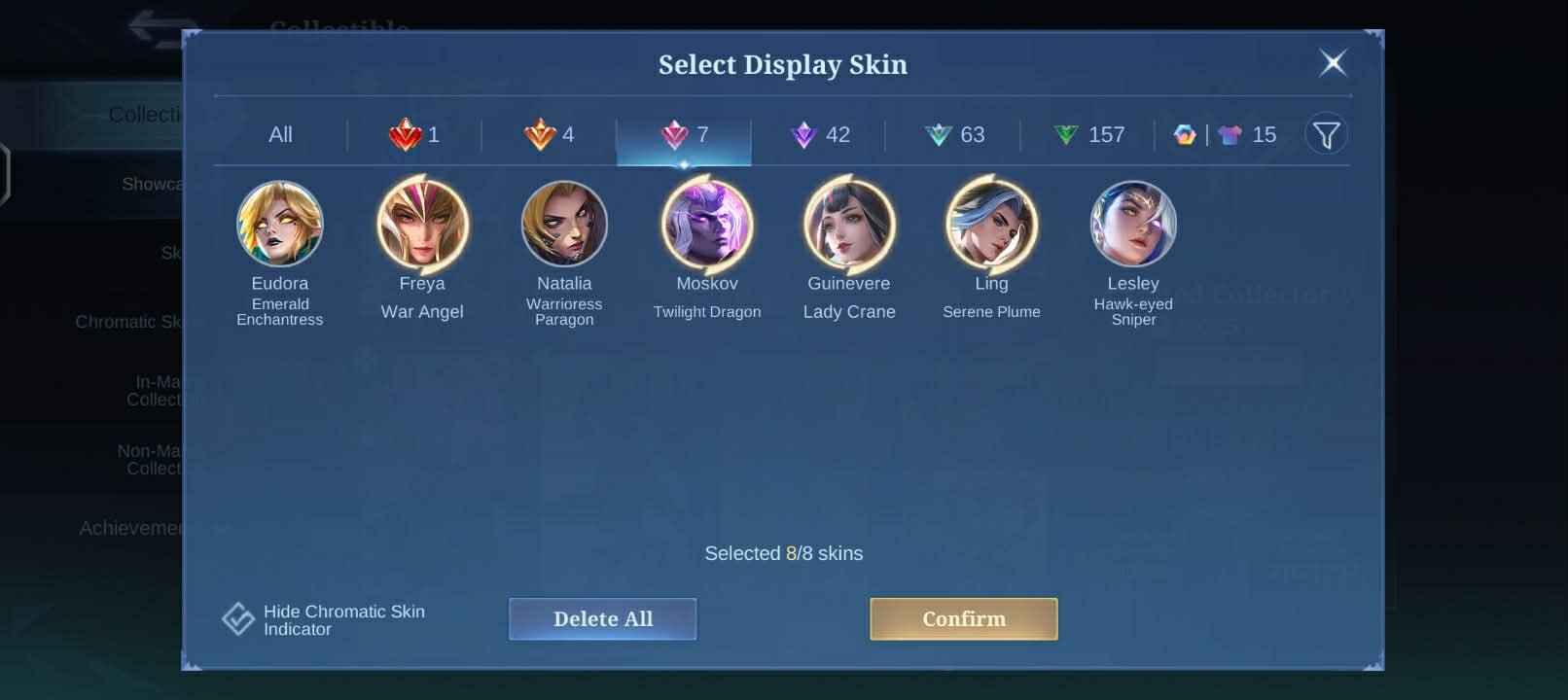Screen dimensions: 1568x700
Task: Select Moskov's Twilight Dragon skin
Action: 707,225
